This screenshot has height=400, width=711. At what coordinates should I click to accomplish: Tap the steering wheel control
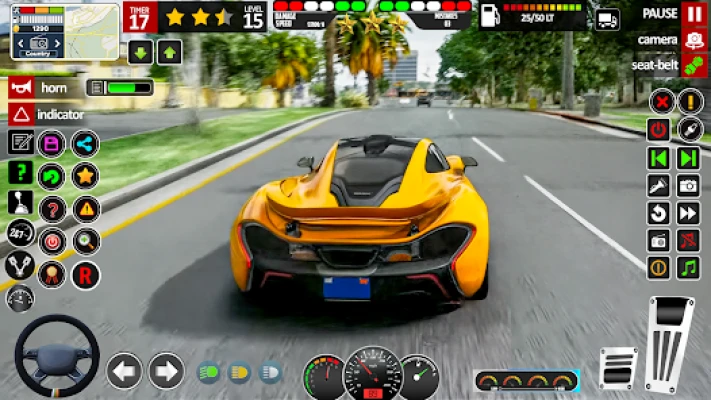click(x=56, y=356)
